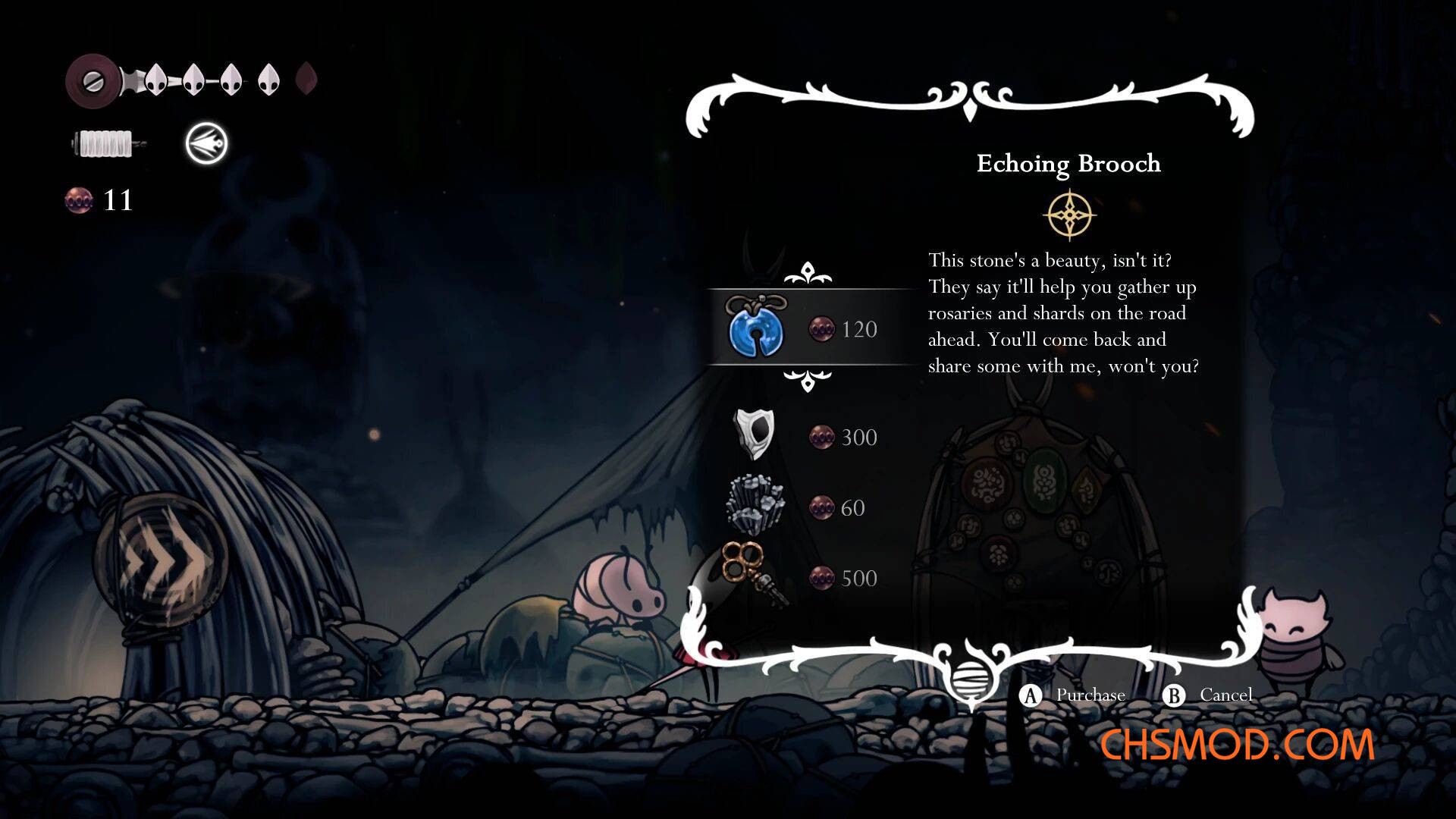Choose the white mask shard costing 300

755,435
